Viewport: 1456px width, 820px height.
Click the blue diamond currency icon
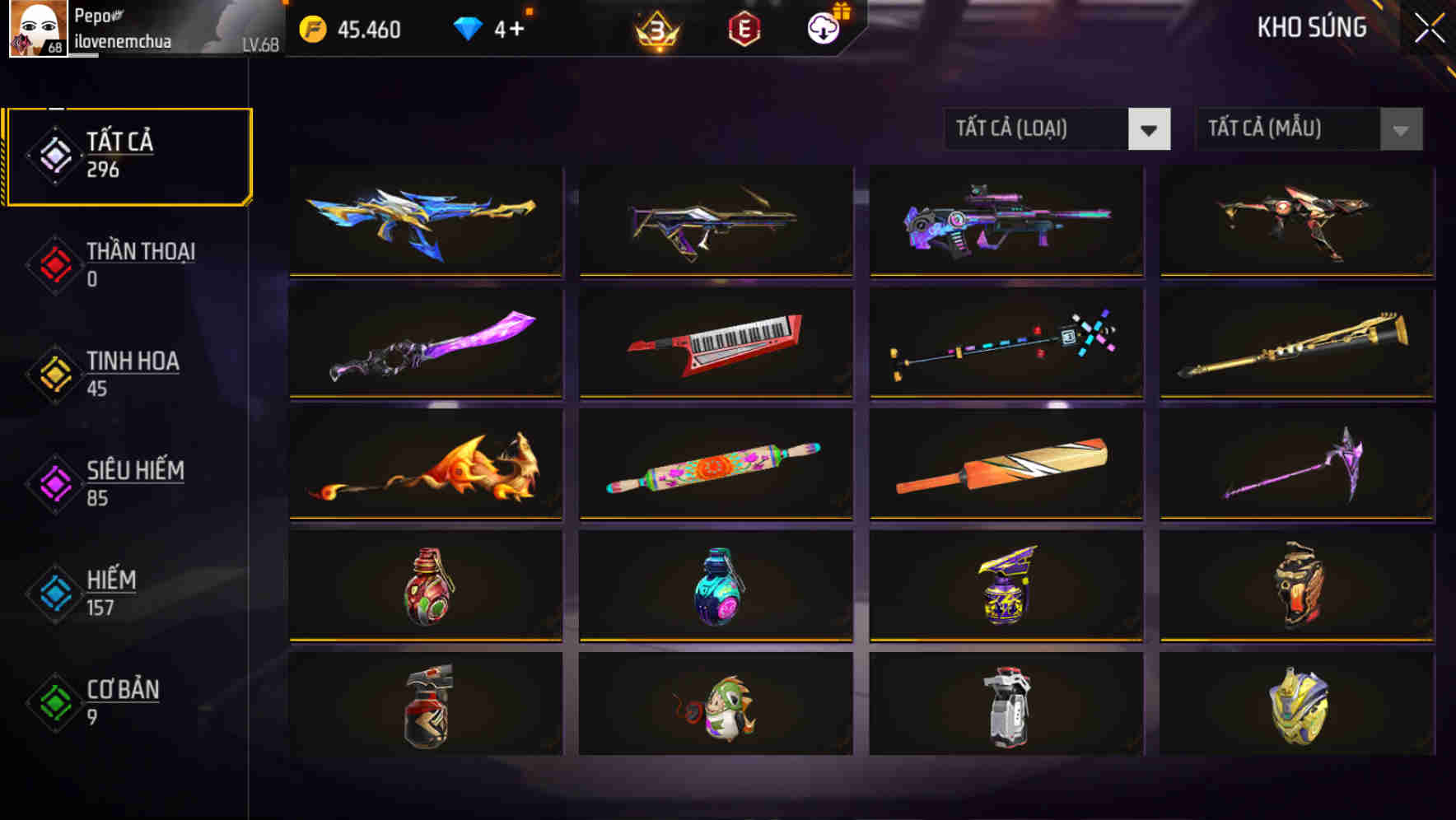coord(467,30)
